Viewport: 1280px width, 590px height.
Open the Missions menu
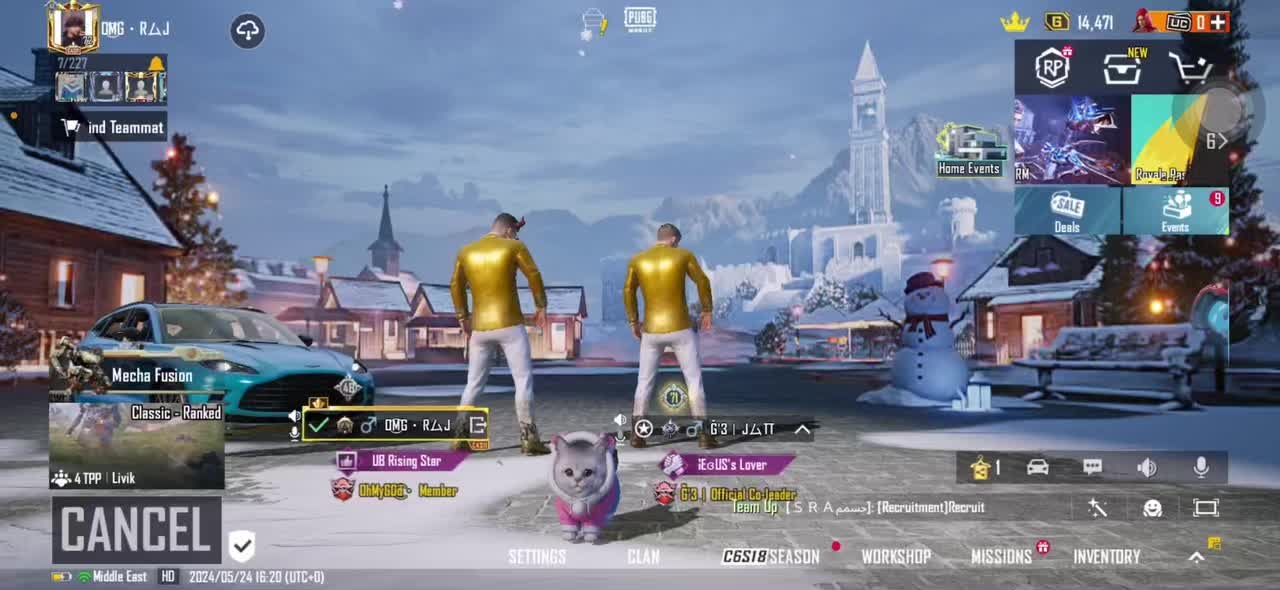[1001, 557]
